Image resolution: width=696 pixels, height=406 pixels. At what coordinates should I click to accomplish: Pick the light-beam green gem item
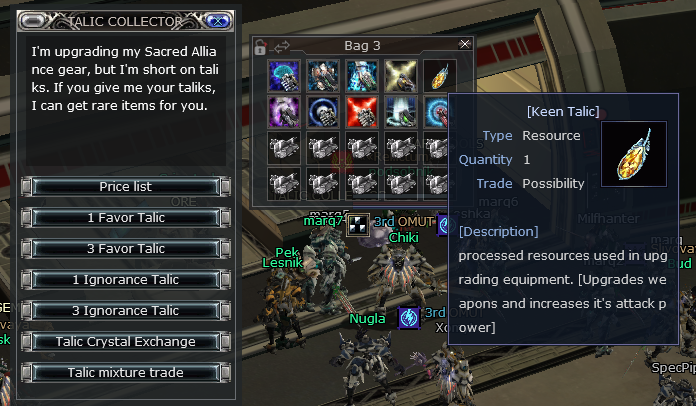point(400,112)
